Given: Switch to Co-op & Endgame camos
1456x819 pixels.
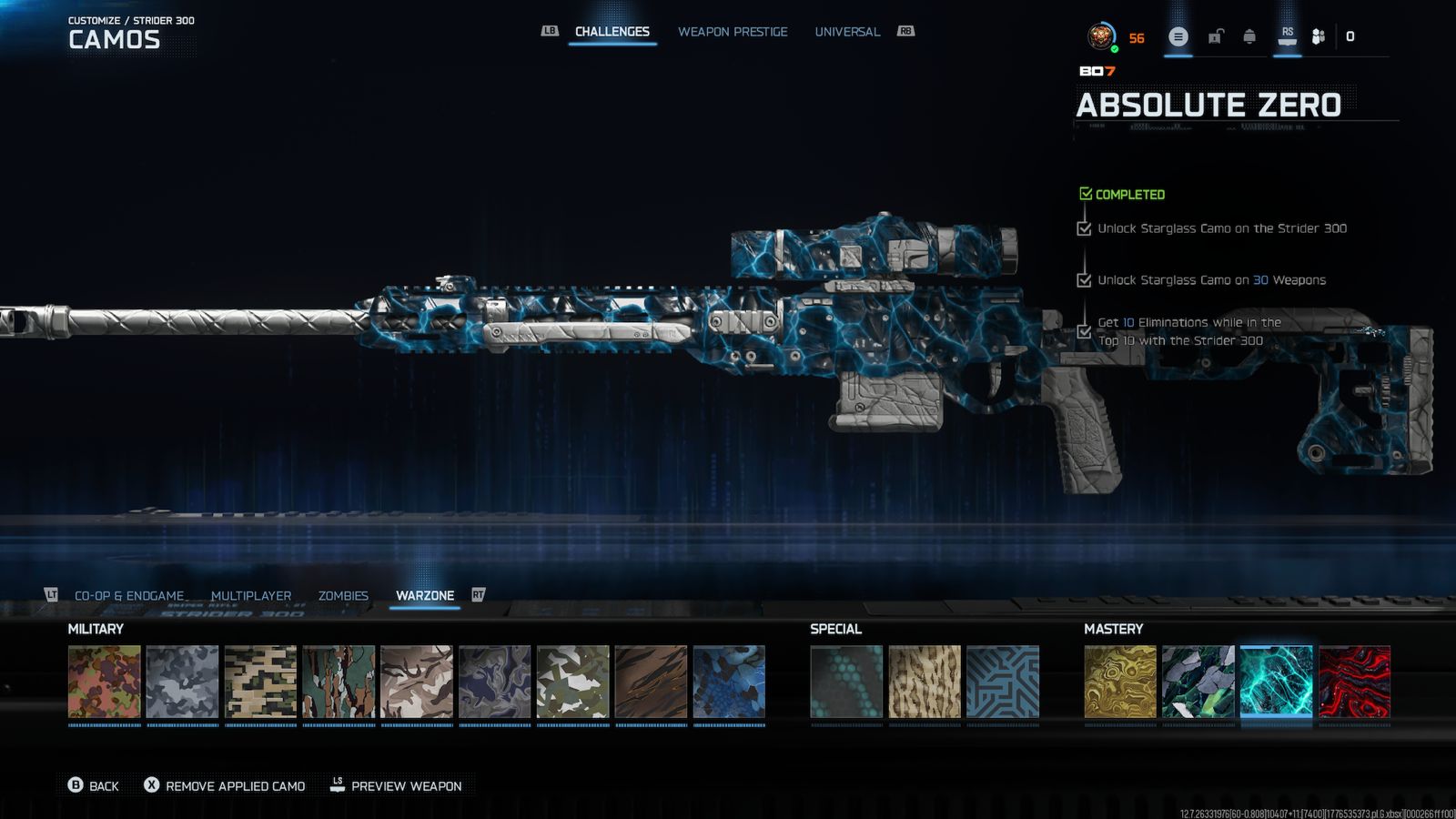Looking at the screenshot, I should click(129, 596).
